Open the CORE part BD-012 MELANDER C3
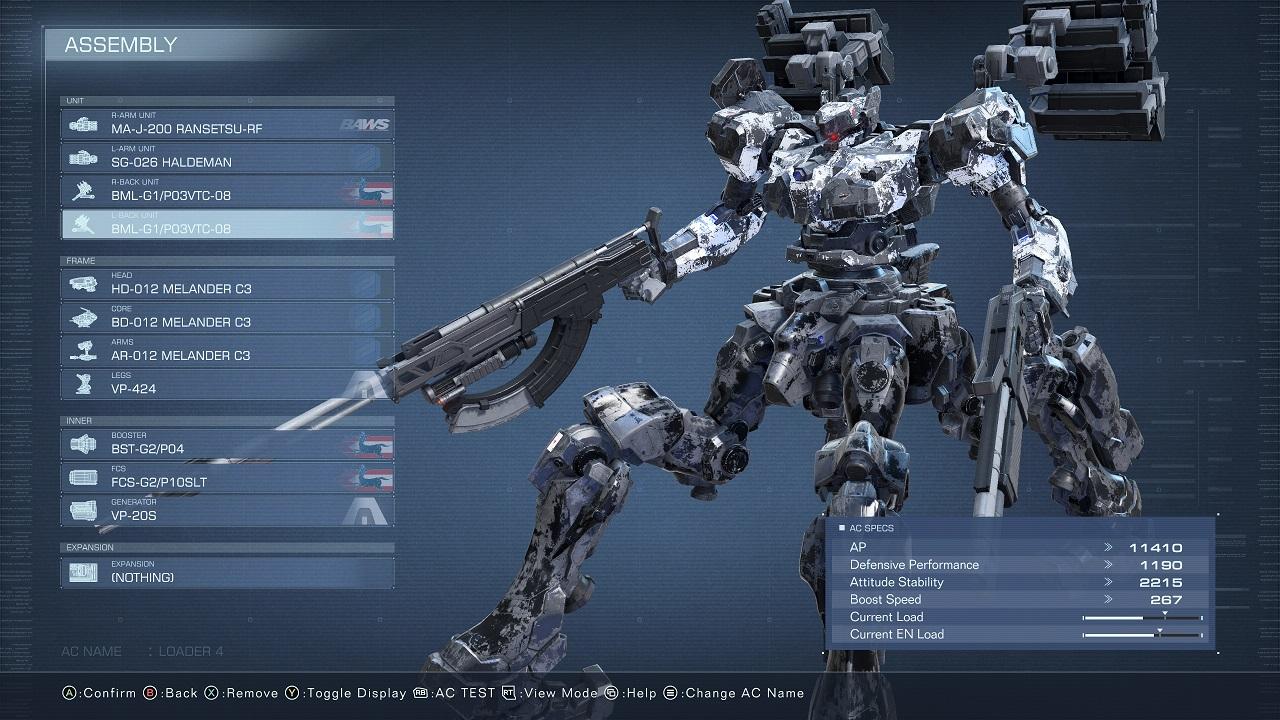Screen dimensions: 1280x720 pos(228,317)
